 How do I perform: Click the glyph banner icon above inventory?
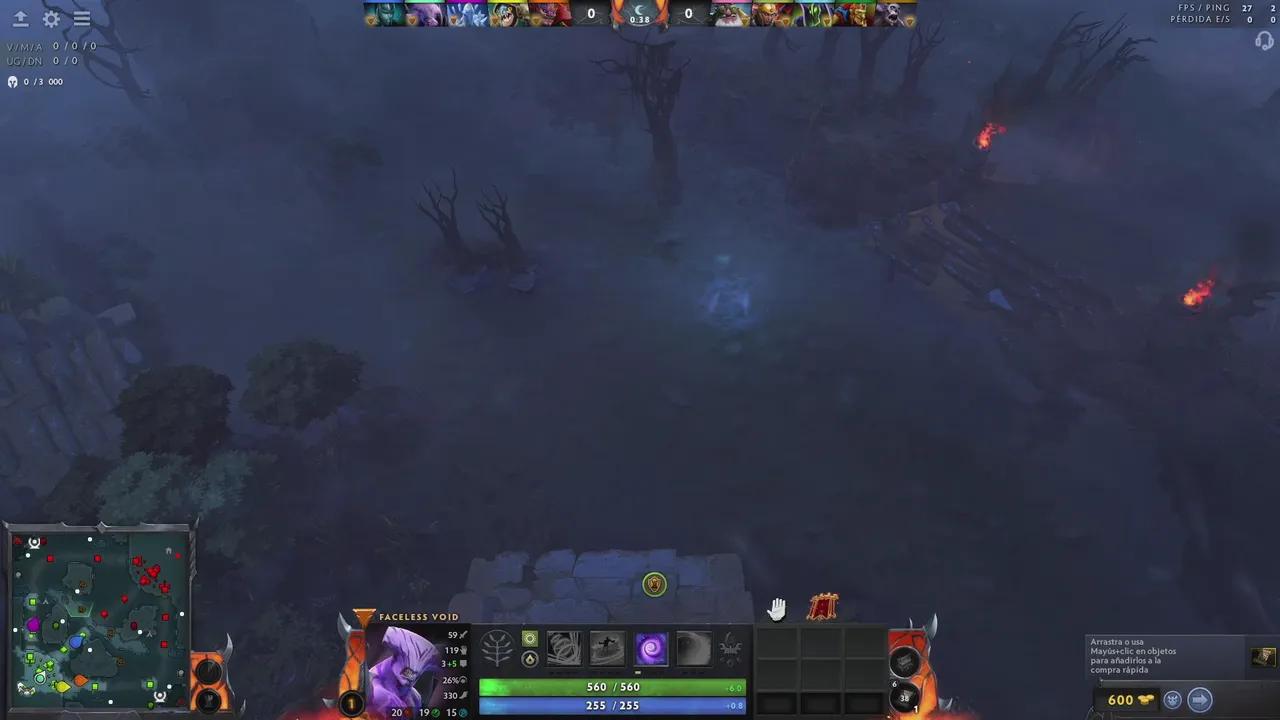click(x=823, y=605)
